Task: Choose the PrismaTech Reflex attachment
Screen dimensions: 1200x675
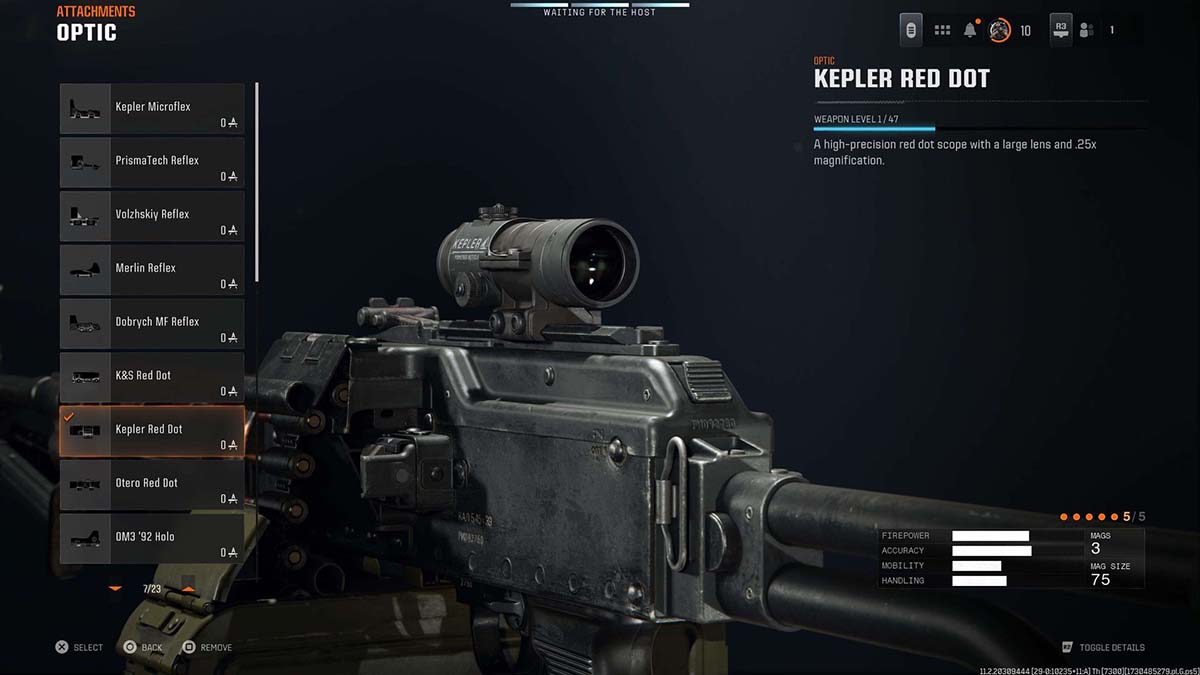Action: coord(152,162)
